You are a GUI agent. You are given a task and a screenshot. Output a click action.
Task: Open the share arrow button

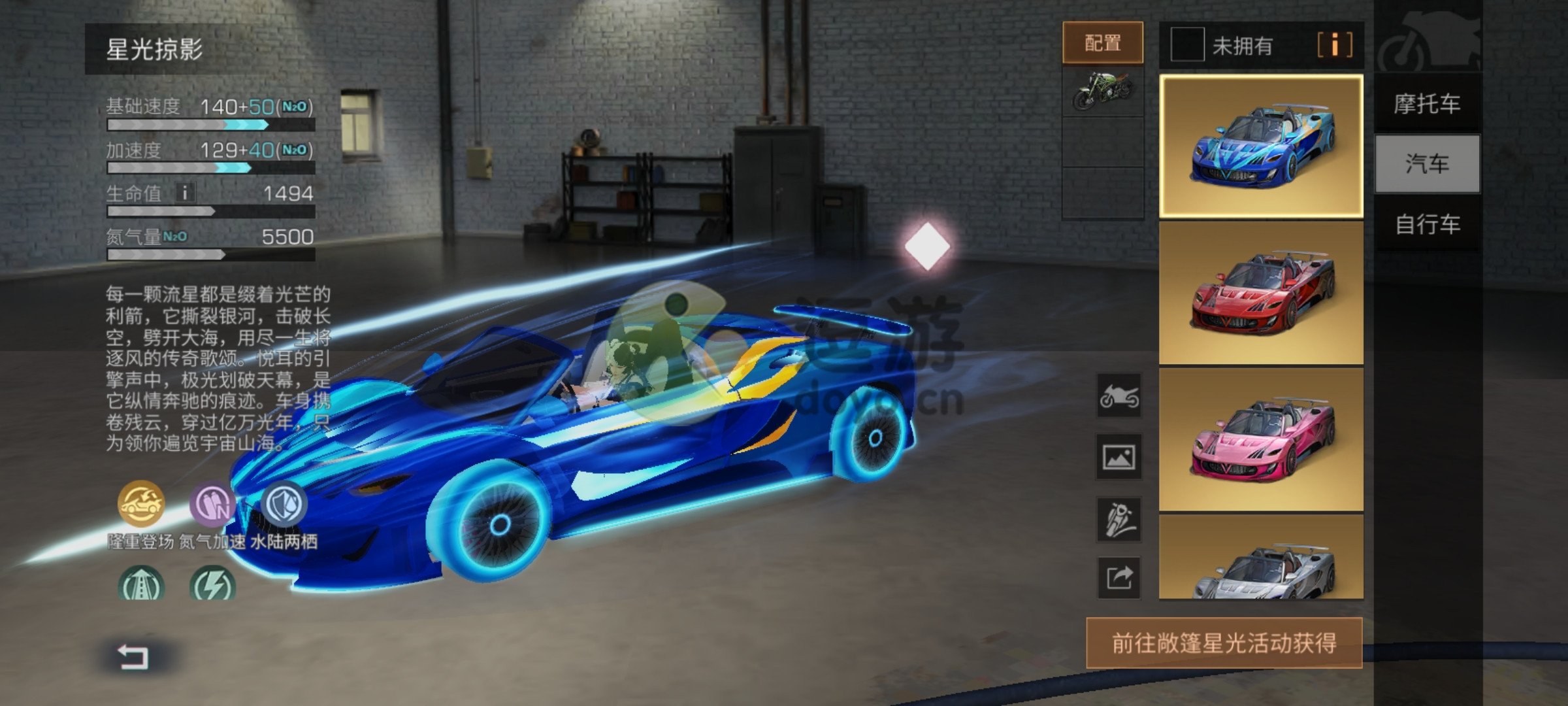(x=1119, y=578)
